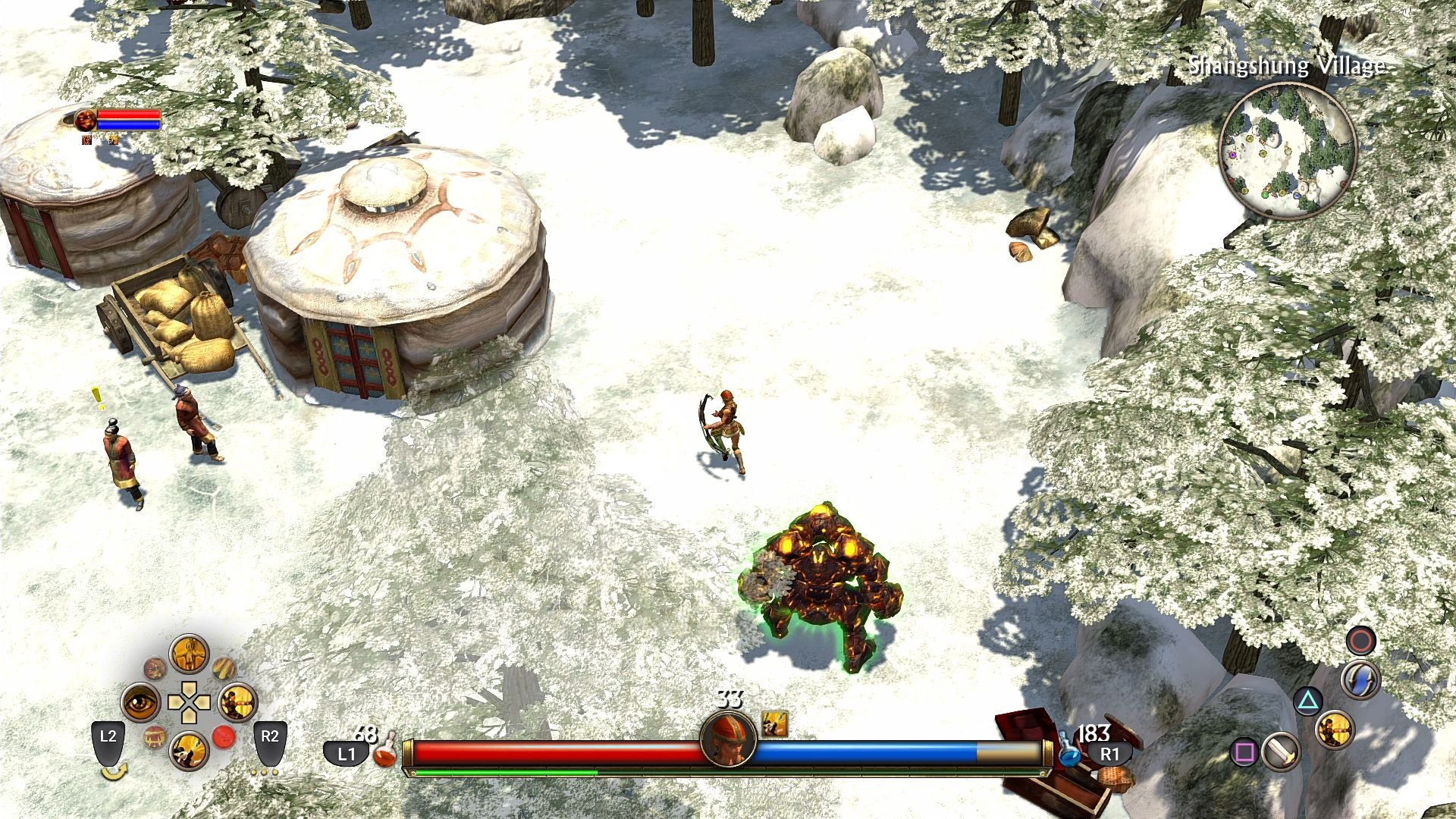The image size is (1456, 819).
Task: Select the sword attack icon above the Square button
Action: point(1280,752)
